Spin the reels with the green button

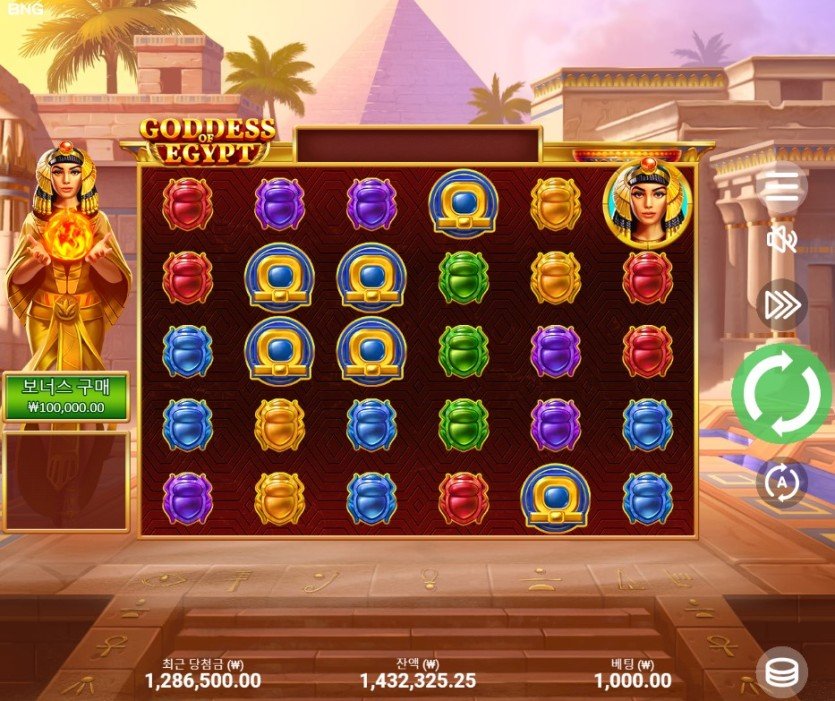782,393
